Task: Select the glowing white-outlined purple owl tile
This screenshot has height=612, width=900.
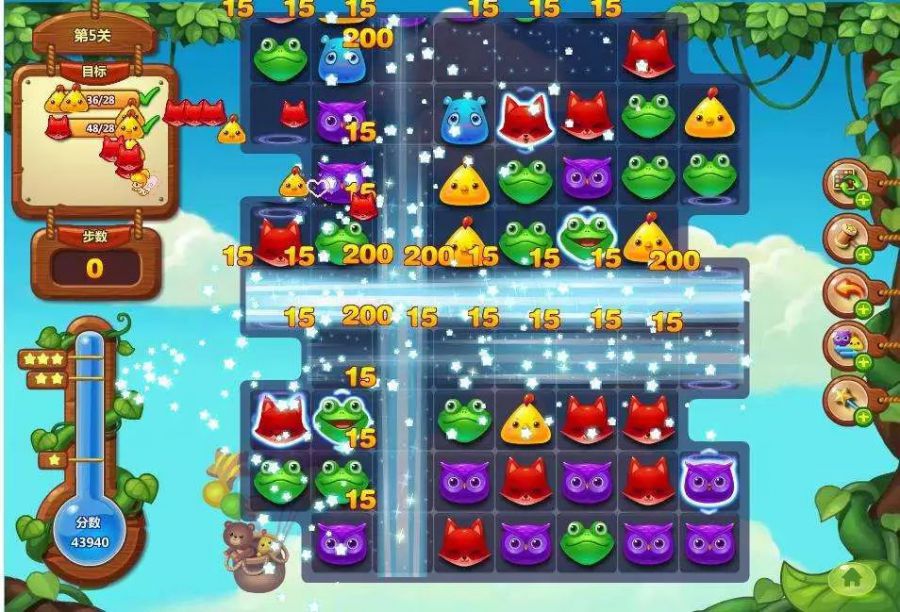Action: coord(709,480)
